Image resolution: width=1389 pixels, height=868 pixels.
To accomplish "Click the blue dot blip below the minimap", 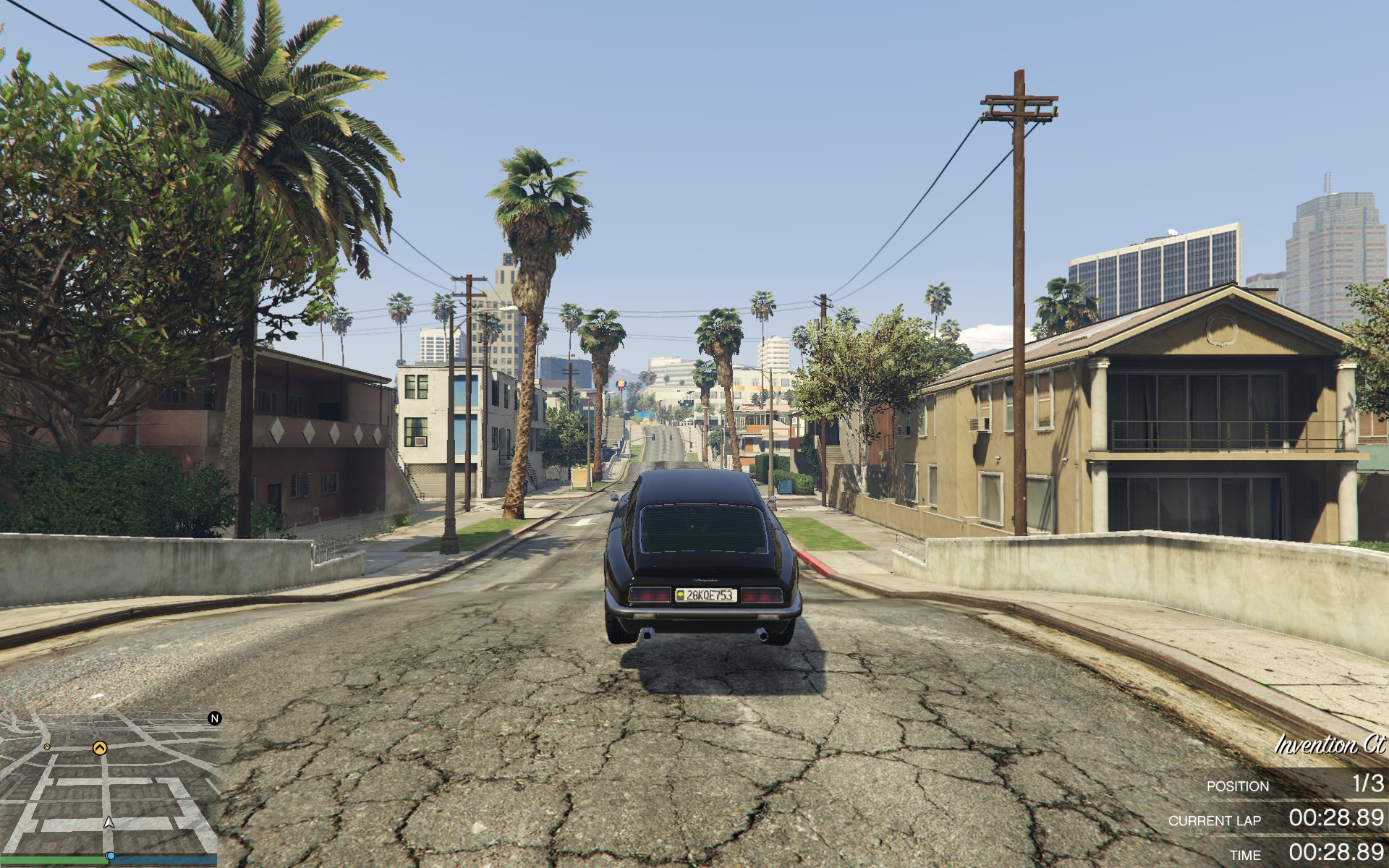I will point(111,856).
